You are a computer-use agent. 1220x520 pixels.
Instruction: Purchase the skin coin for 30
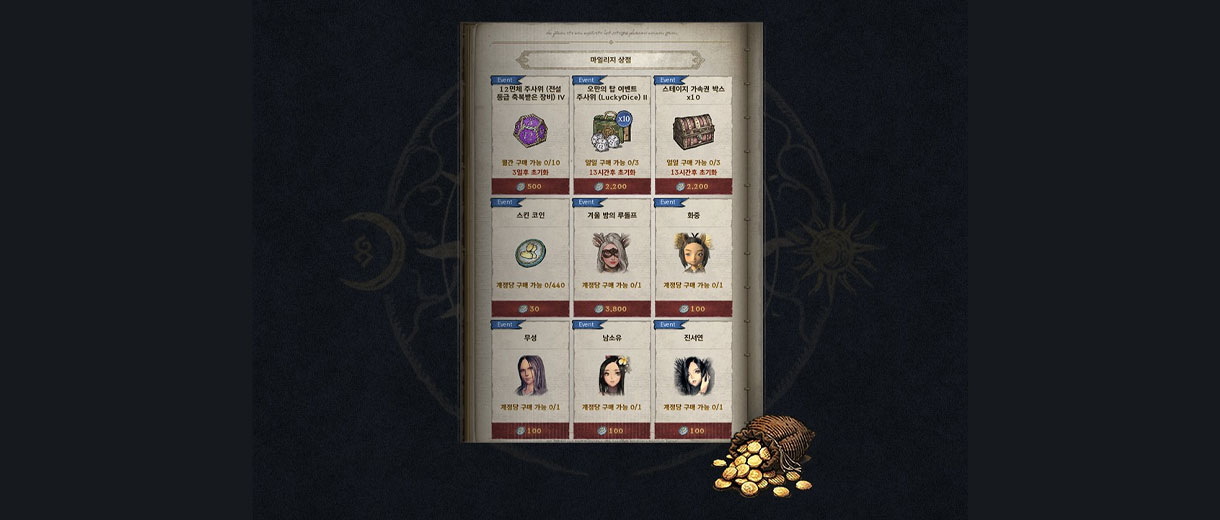click(530, 308)
